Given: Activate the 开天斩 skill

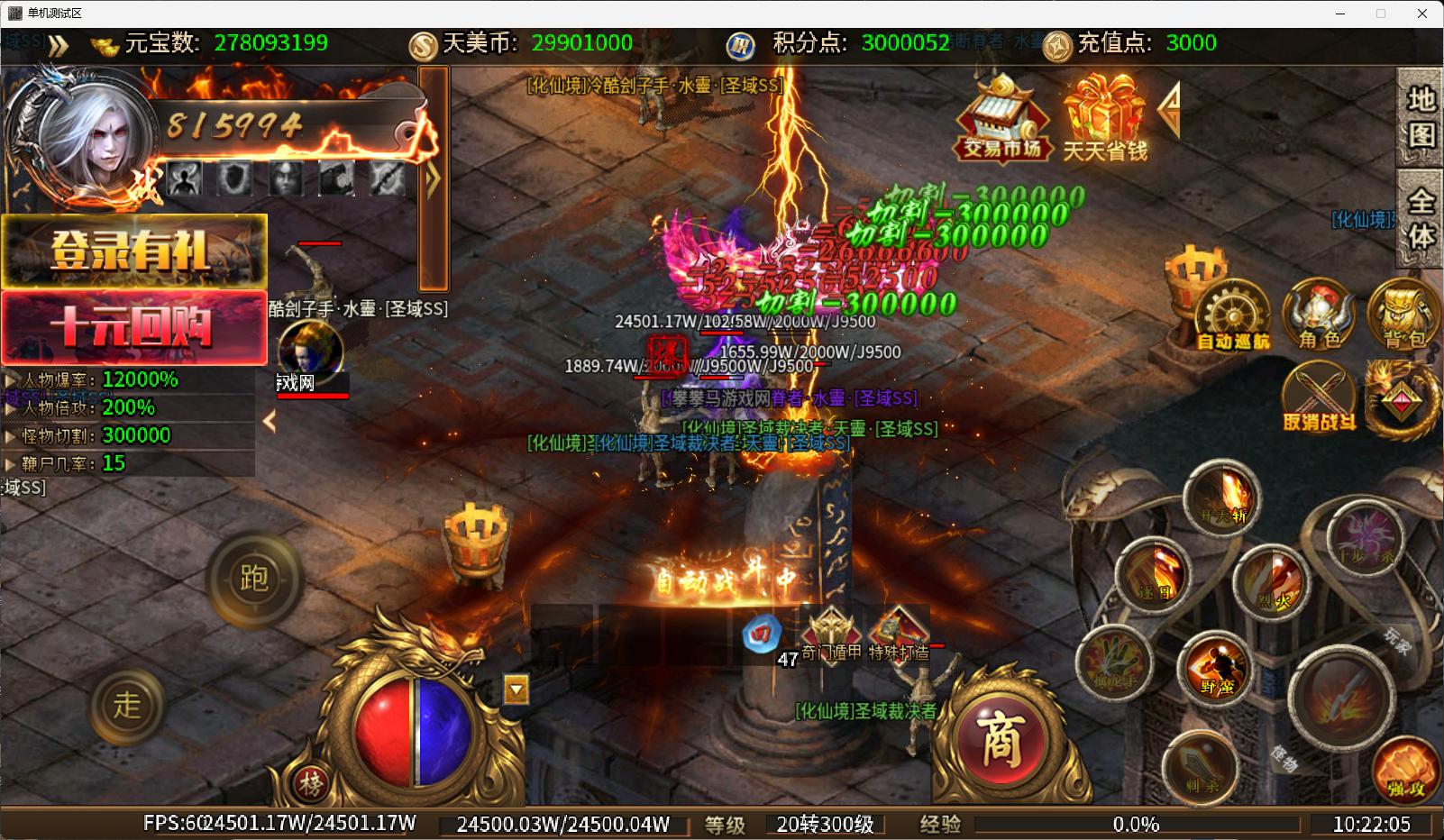Looking at the screenshot, I should pos(1223,498).
